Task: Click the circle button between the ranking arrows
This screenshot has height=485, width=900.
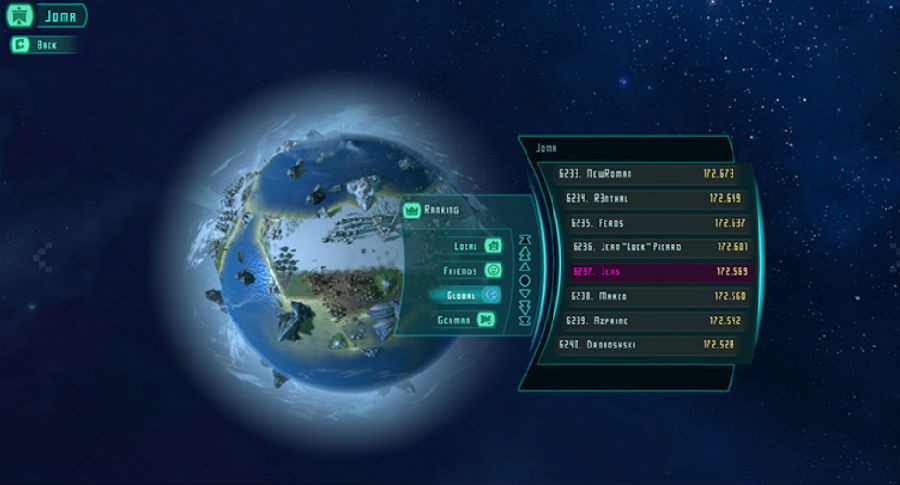Action: pos(525,280)
